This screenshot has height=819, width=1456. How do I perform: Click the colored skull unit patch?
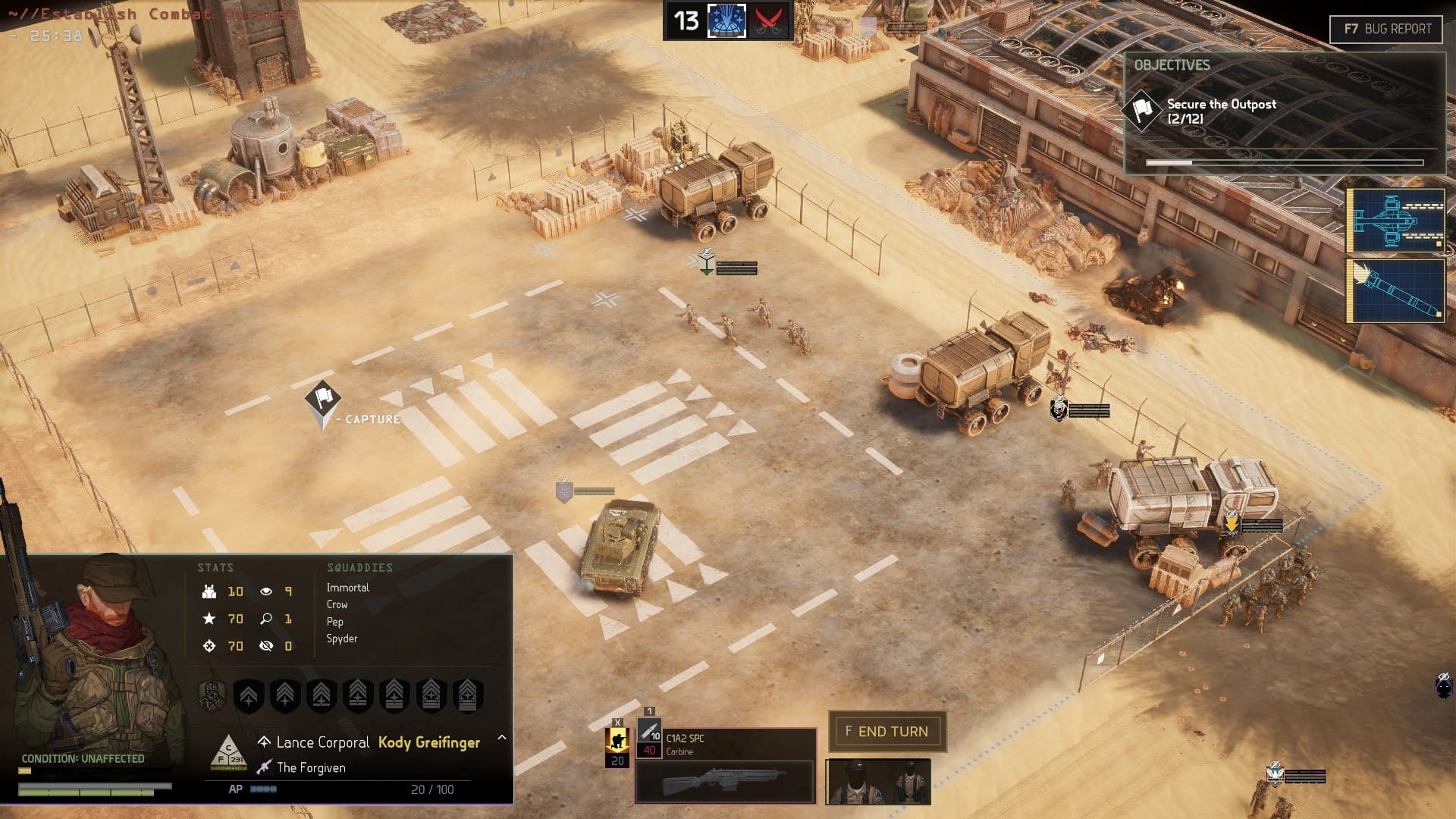[x=212, y=695]
